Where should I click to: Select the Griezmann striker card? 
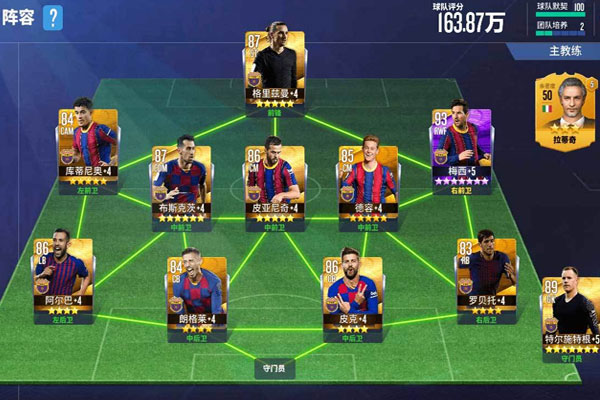269,65
